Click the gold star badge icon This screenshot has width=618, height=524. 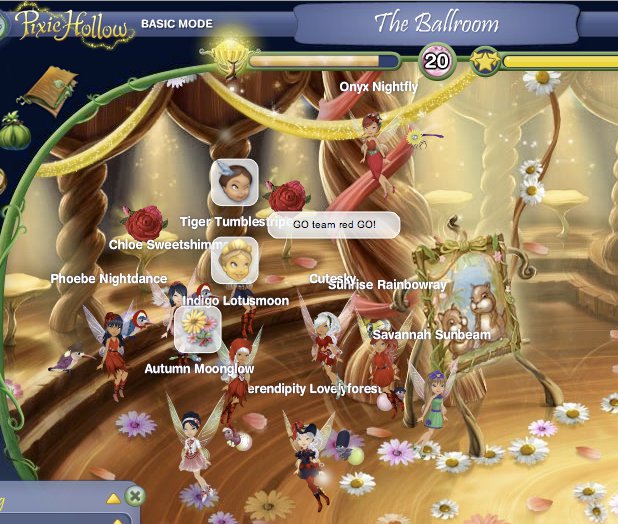click(484, 62)
